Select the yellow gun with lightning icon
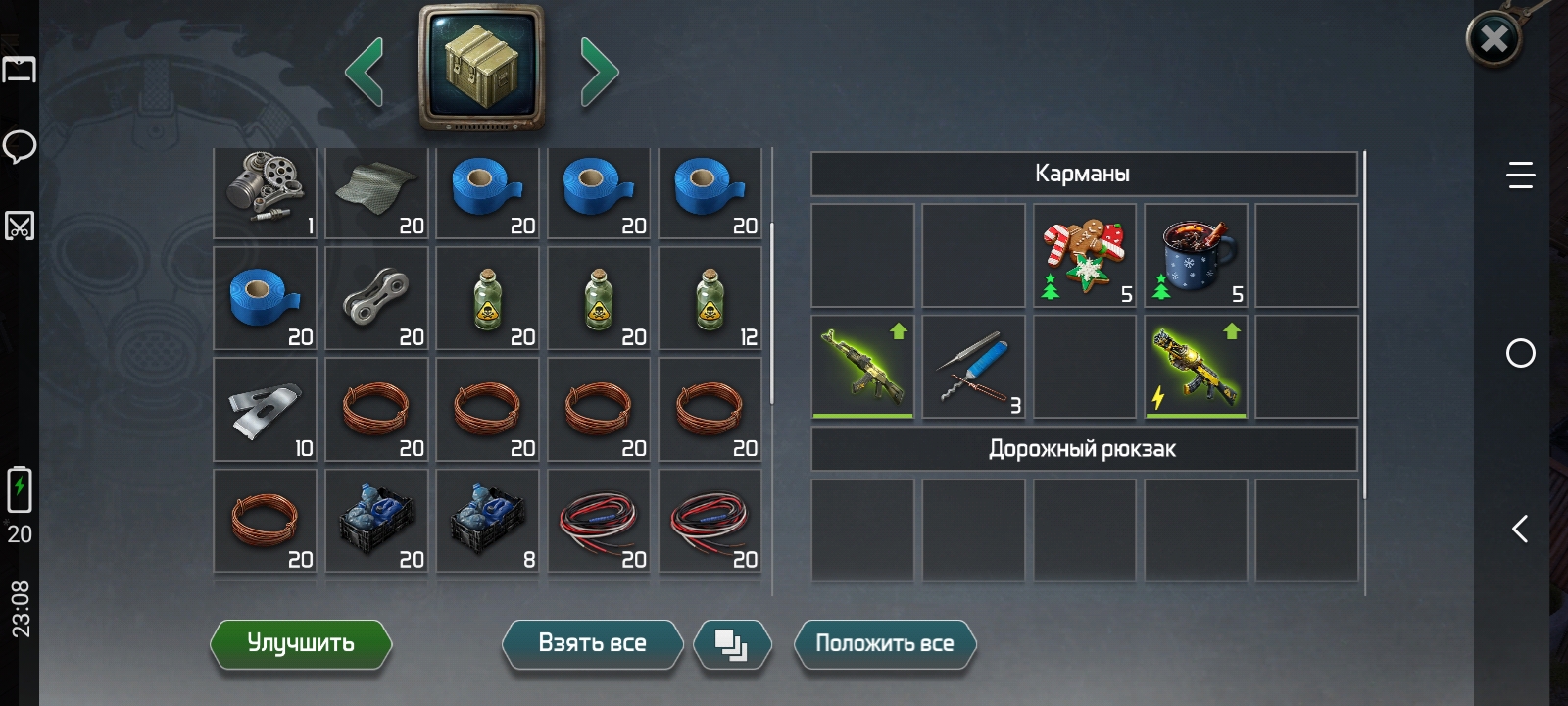Screen dimensions: 1568x706 coord(1196,367)
